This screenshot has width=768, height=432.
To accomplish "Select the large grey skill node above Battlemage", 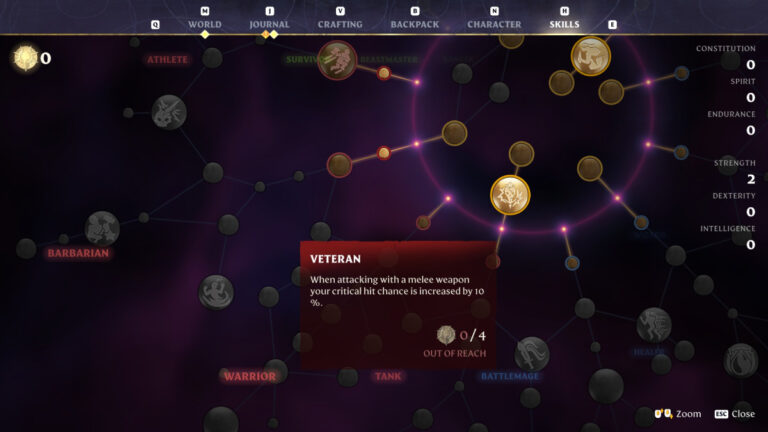I will coord(531,353).
